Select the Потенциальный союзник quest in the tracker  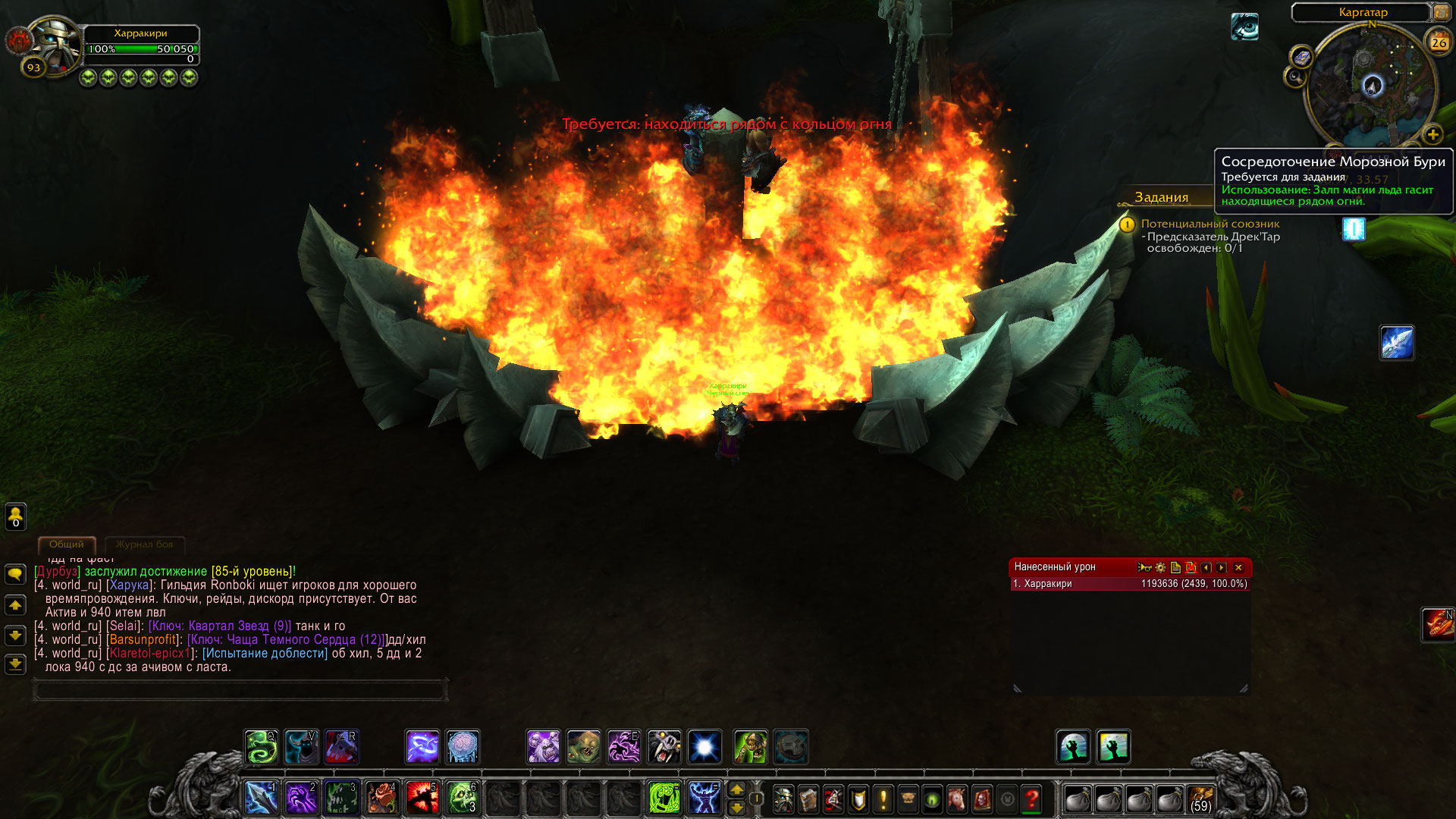pyautogui.click(x=1210, y=224)
